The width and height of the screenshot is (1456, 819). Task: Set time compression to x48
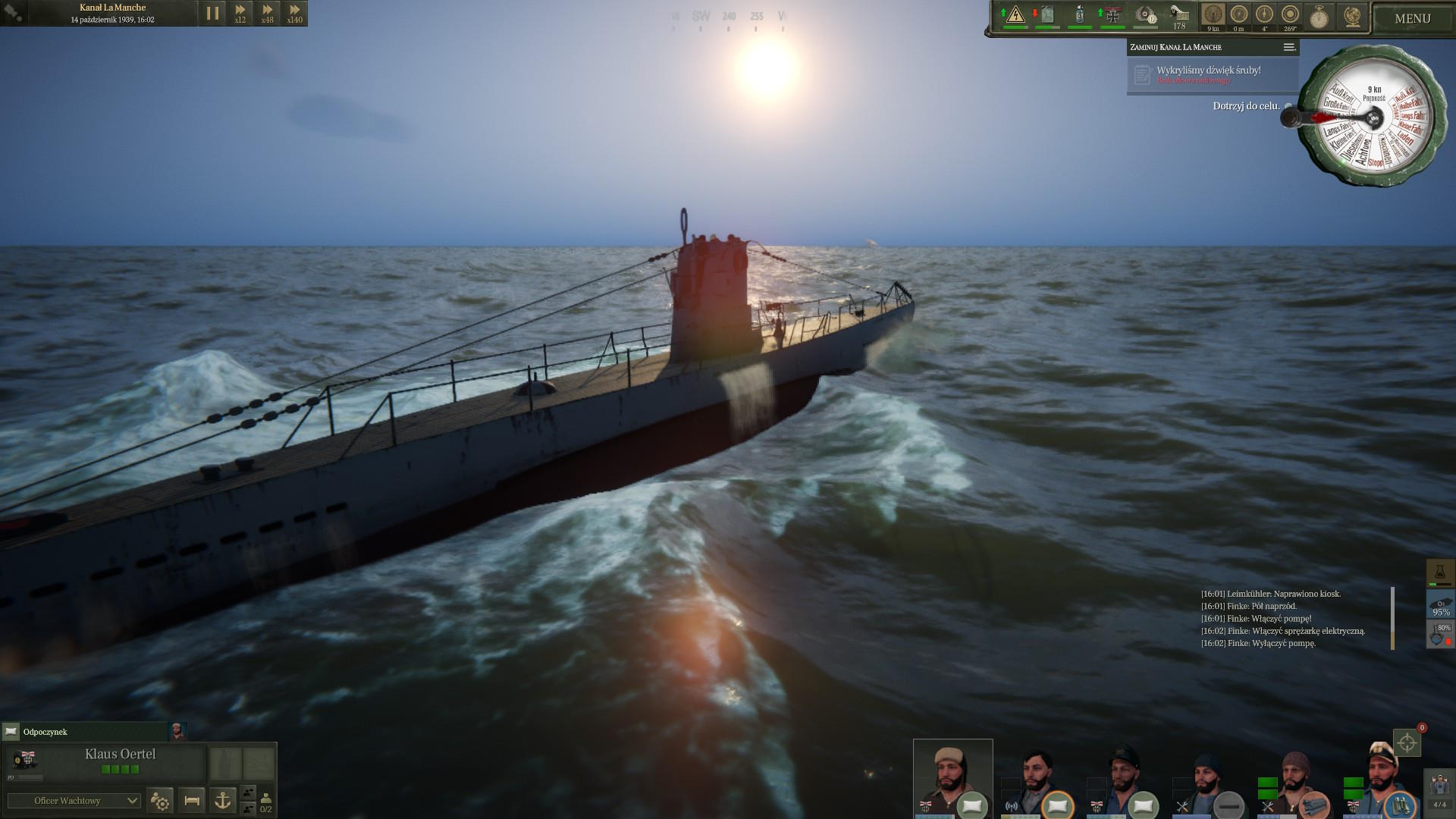tap(267, 14)
